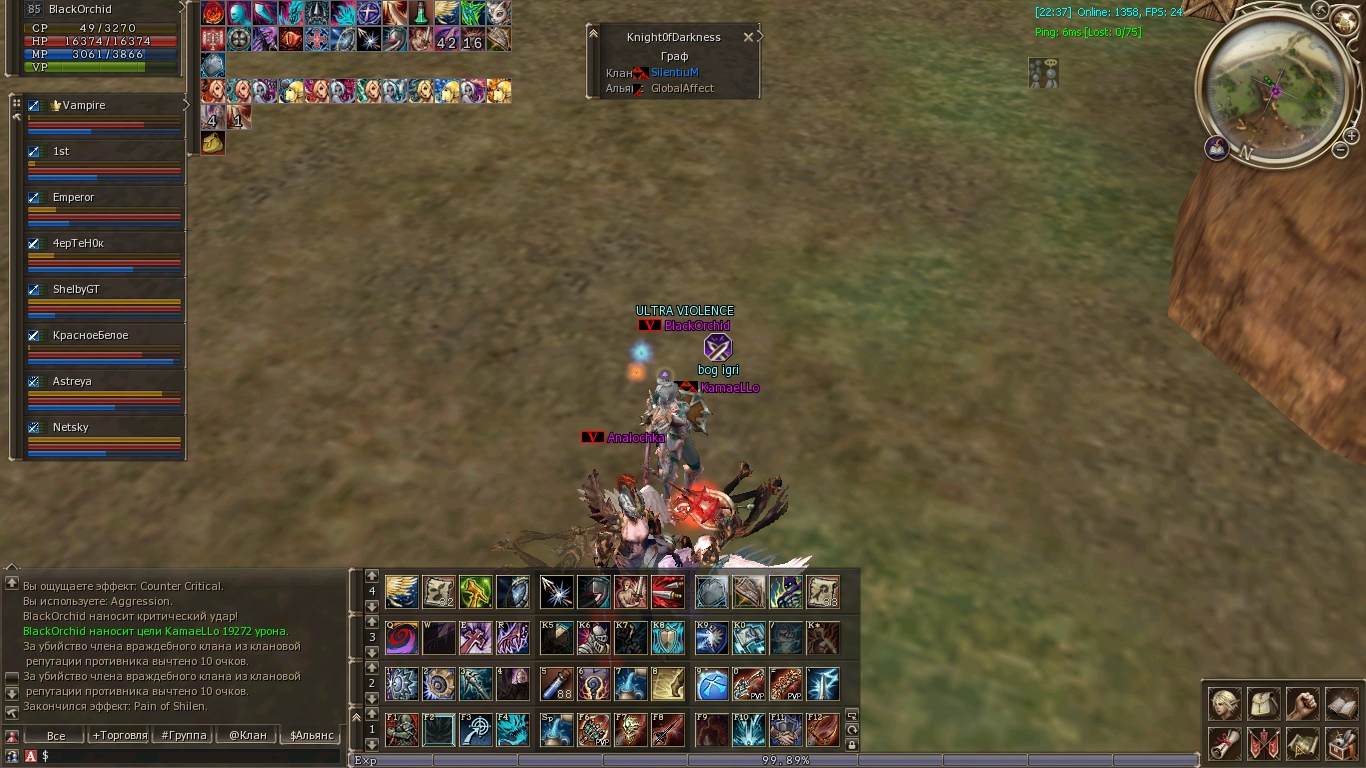The image size is (1366, 768).
Task: Open the system menu chest icon
Action: [x=1341, y=743]
